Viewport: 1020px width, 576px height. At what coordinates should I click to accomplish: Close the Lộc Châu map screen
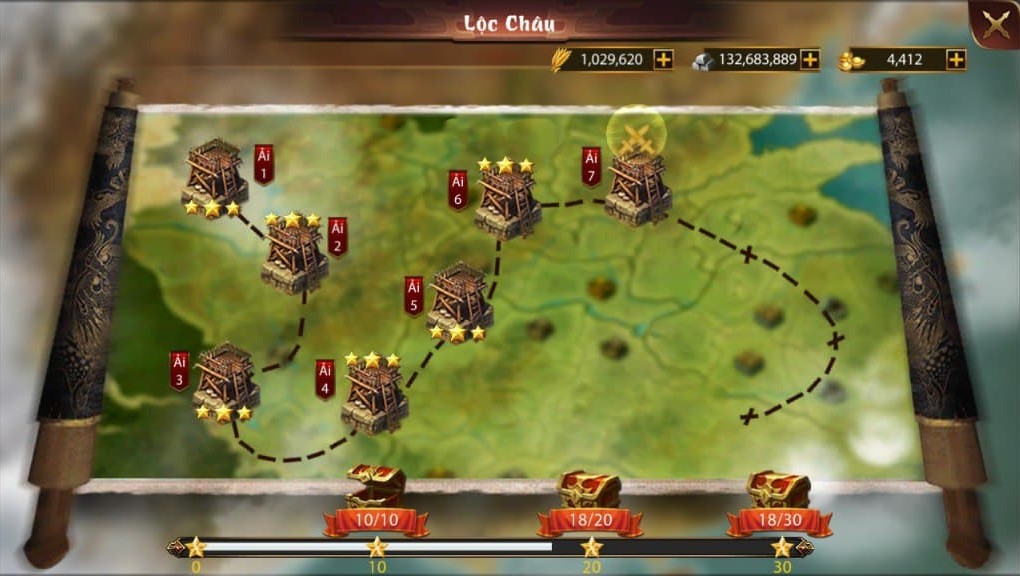995,25
